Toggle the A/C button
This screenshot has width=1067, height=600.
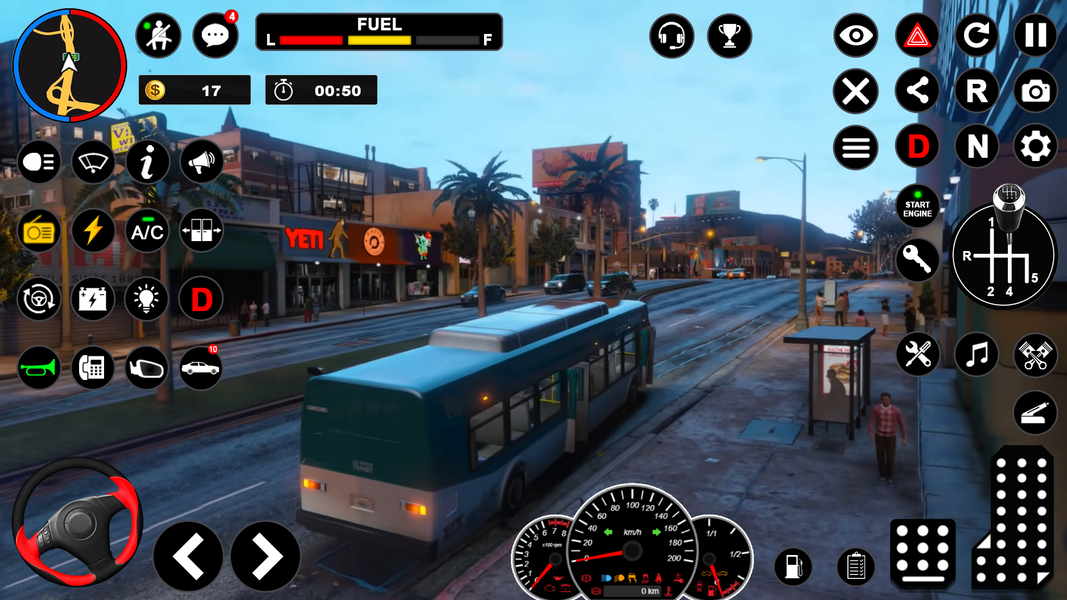tap(147, 230)
